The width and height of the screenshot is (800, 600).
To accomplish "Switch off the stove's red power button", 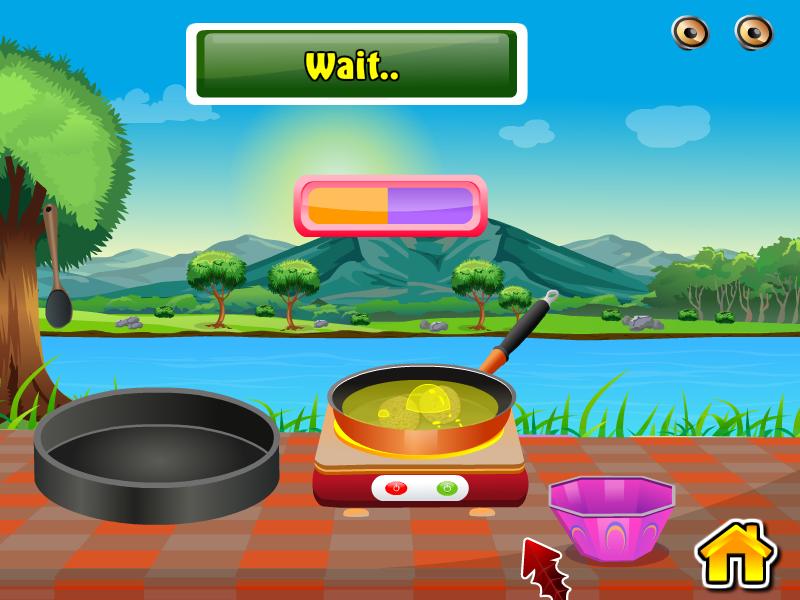I will 394,488.
